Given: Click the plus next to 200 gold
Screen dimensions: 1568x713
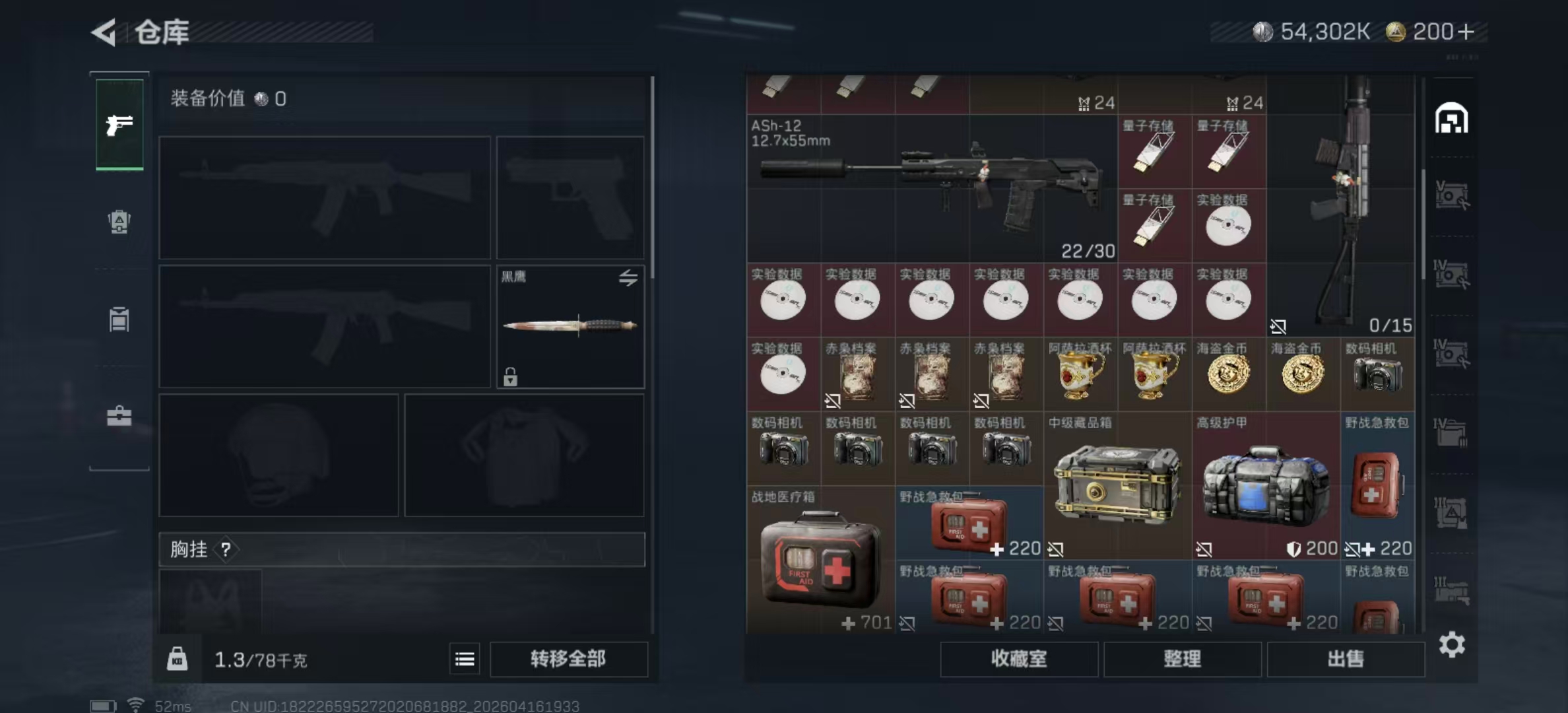Looking at the screenshot, I should pos(1466,32).
